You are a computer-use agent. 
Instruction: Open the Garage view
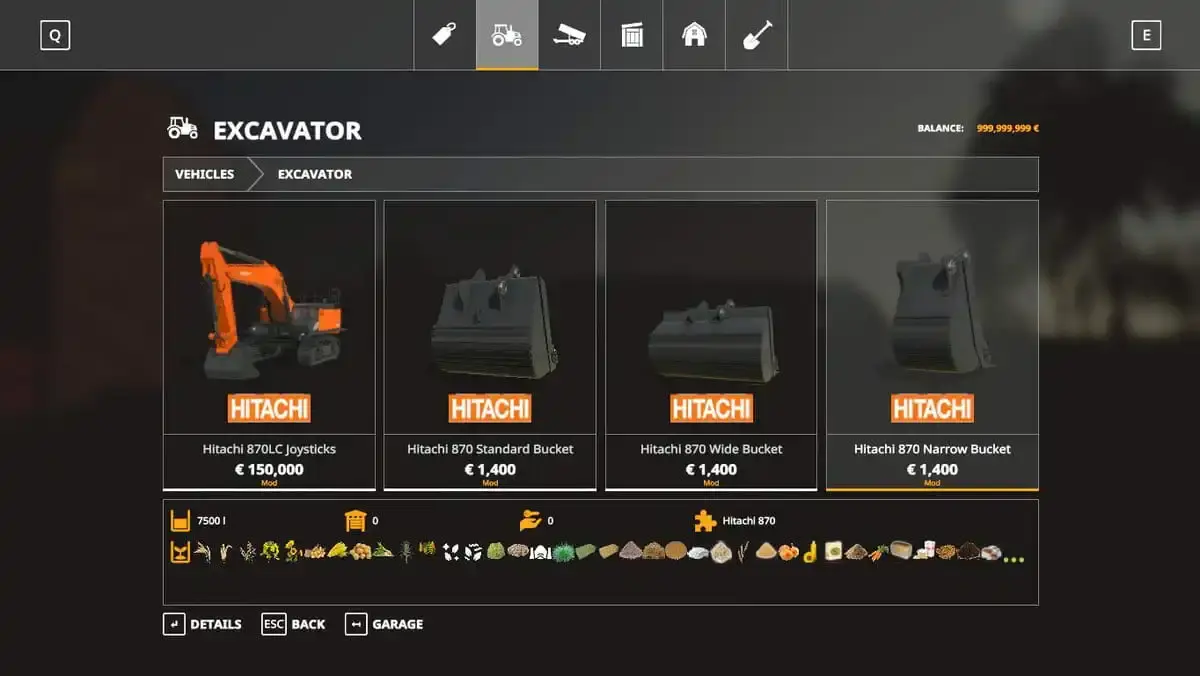384,624
